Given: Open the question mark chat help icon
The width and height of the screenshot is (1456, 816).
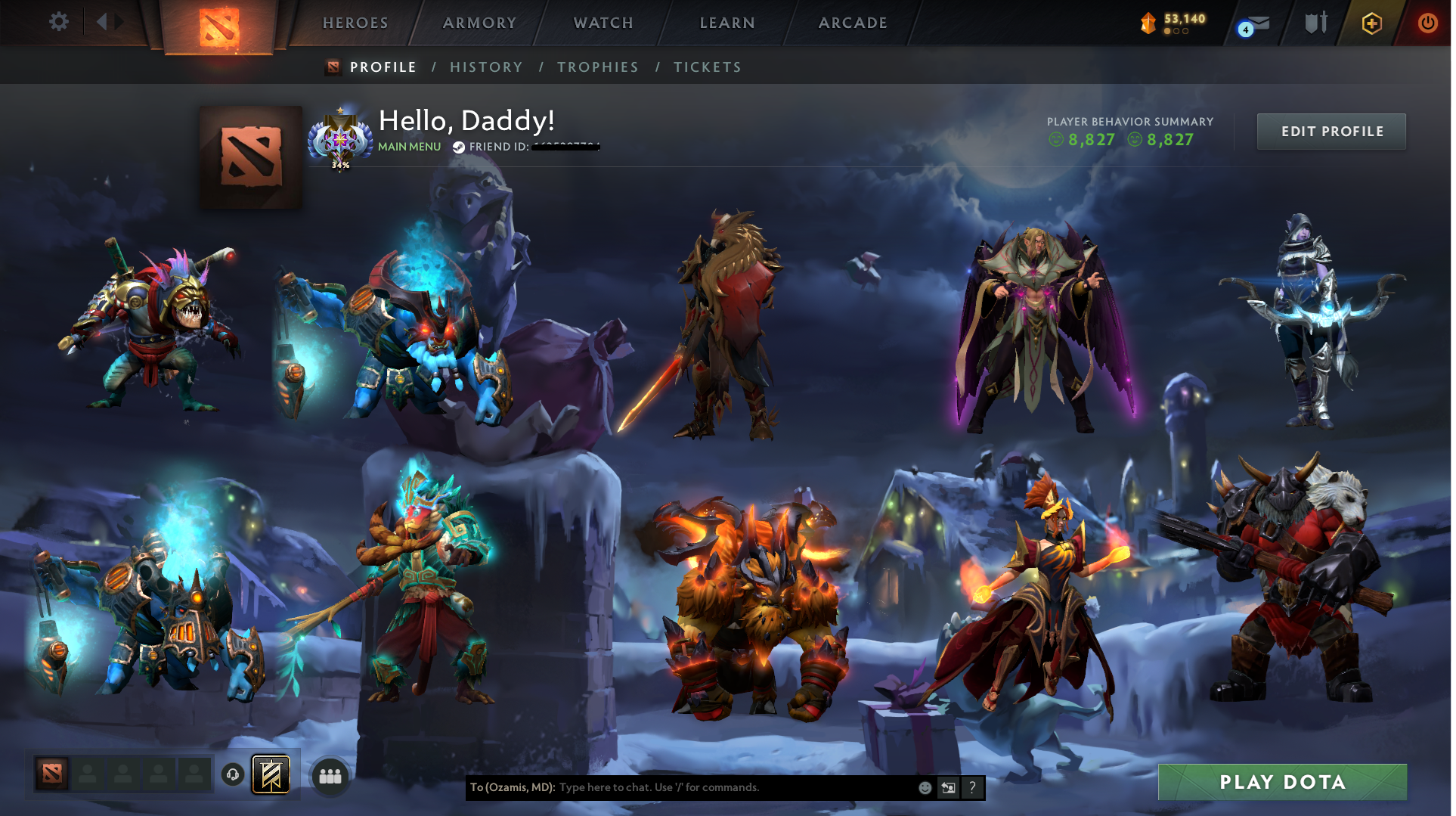Looking at the screenshot, I should click(972, 787).
